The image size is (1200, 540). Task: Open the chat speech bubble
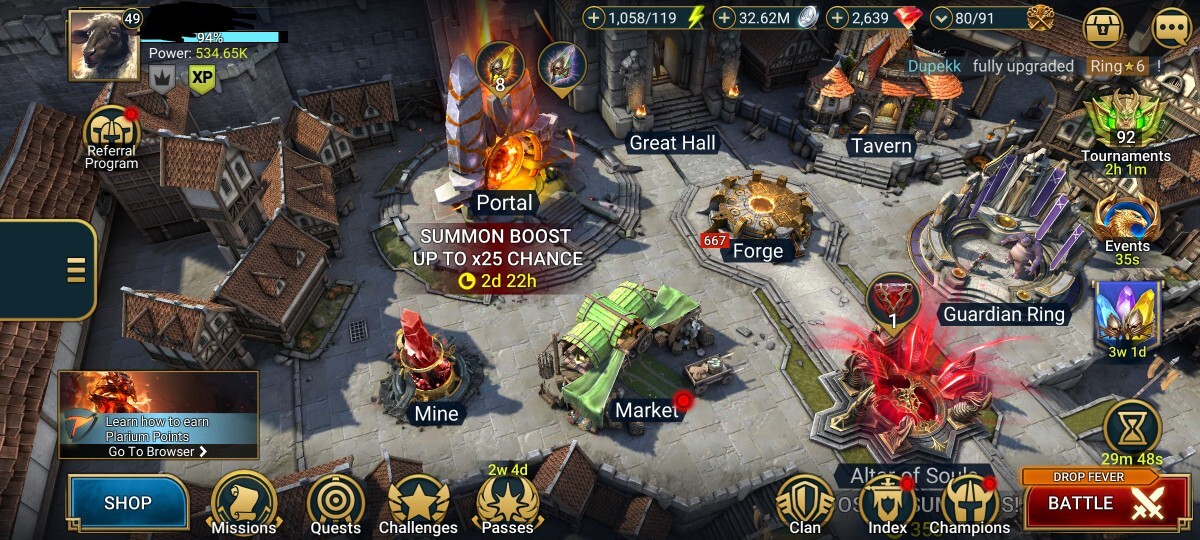[x=1171, y=28]
